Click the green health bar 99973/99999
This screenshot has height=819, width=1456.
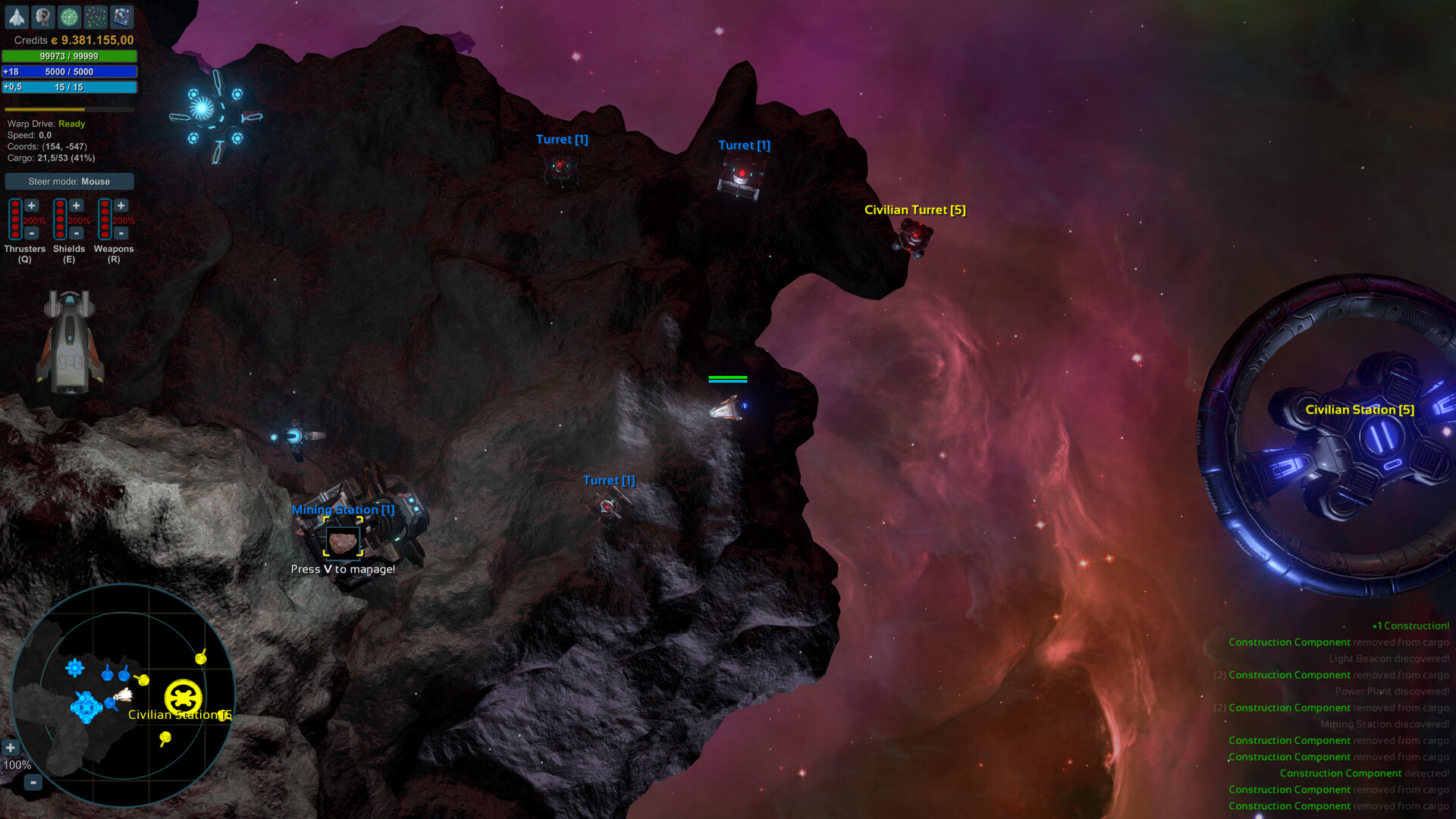tap(69, 55)
